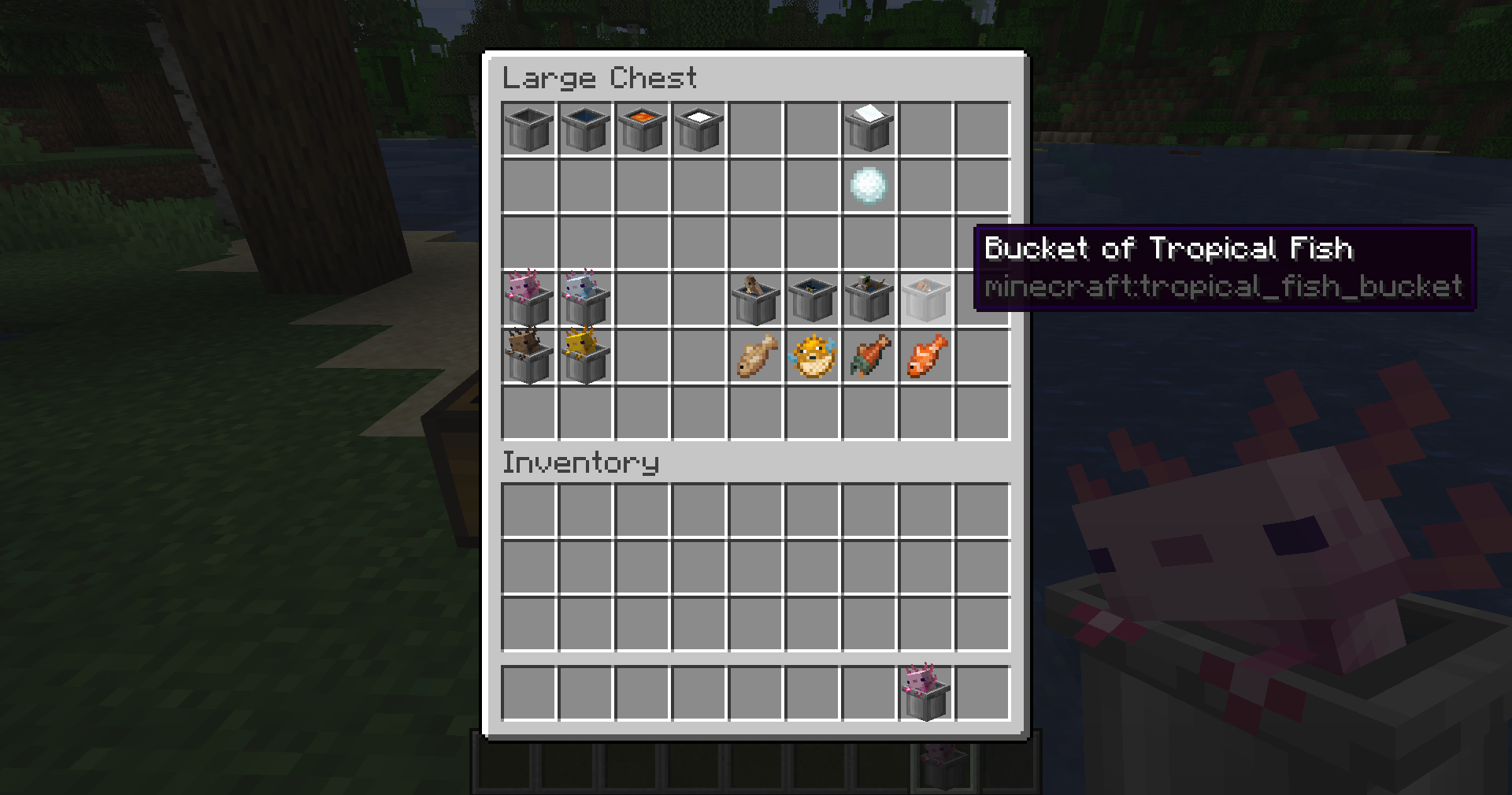Take the pink axolotl bucket from the chest
Viewport: 1512px width, 795px height.
(529, 299)
